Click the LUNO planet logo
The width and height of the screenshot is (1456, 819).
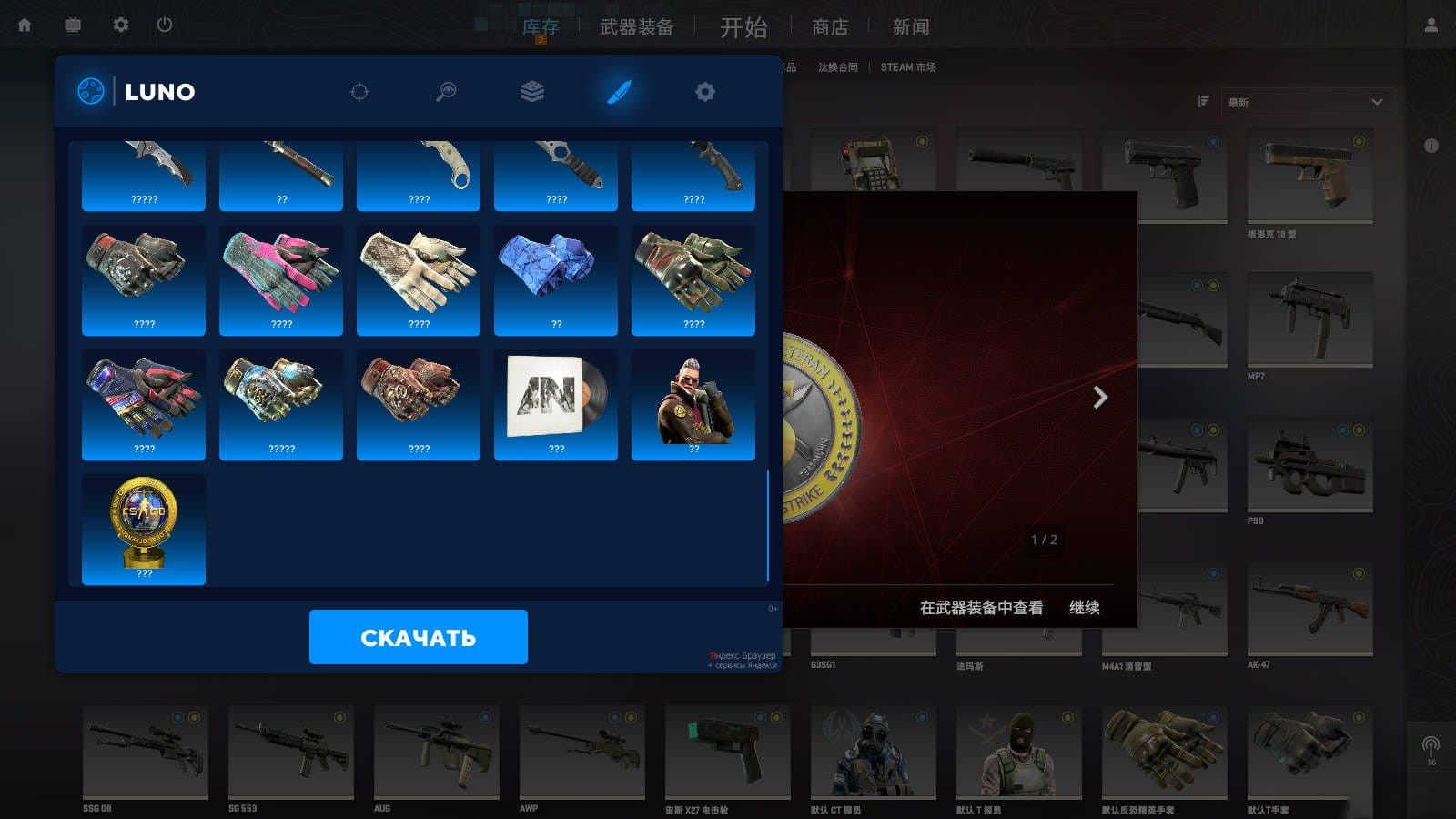pyautogui.click(x=90, y=91)
